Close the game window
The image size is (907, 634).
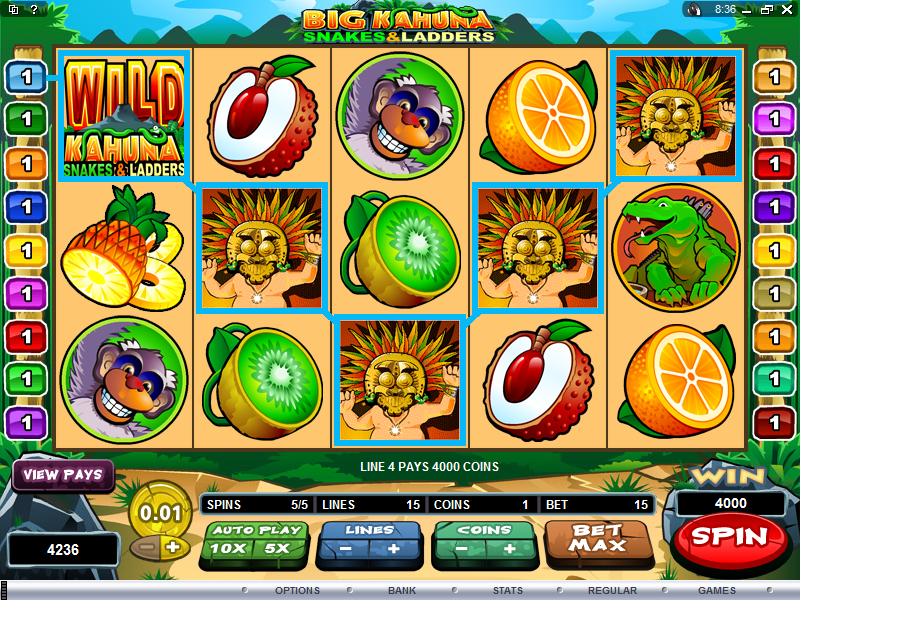[789, 9]
